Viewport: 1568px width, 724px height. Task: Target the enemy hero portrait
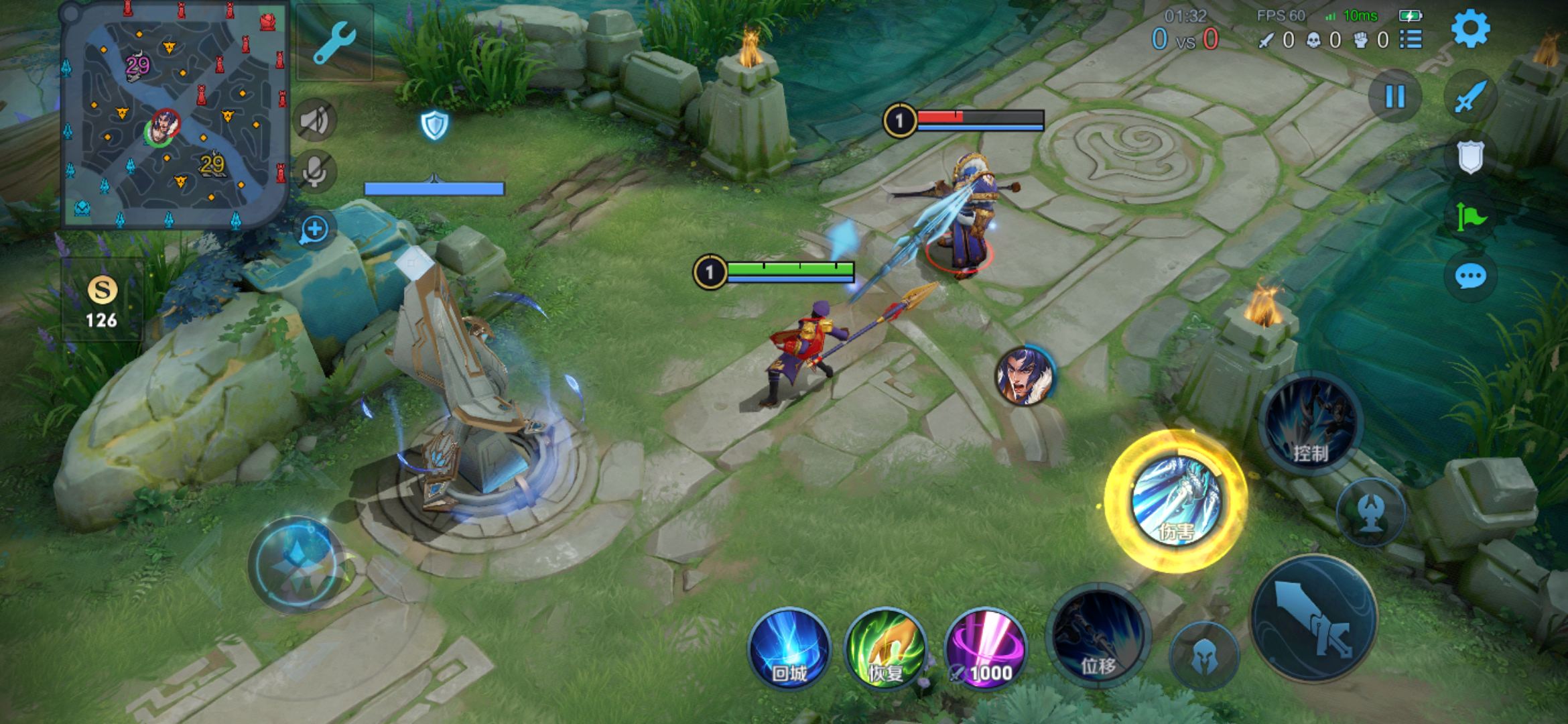click(1025, 375)
